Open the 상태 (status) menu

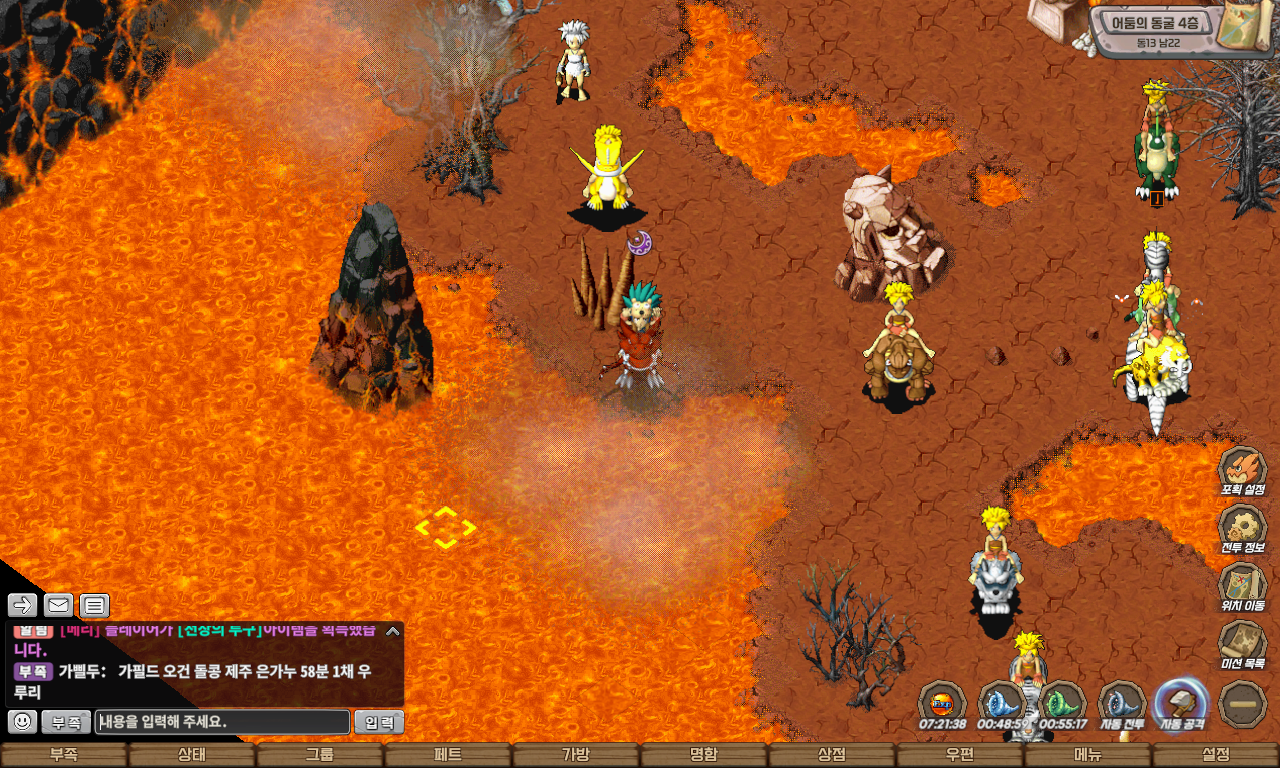coord(191,756)
